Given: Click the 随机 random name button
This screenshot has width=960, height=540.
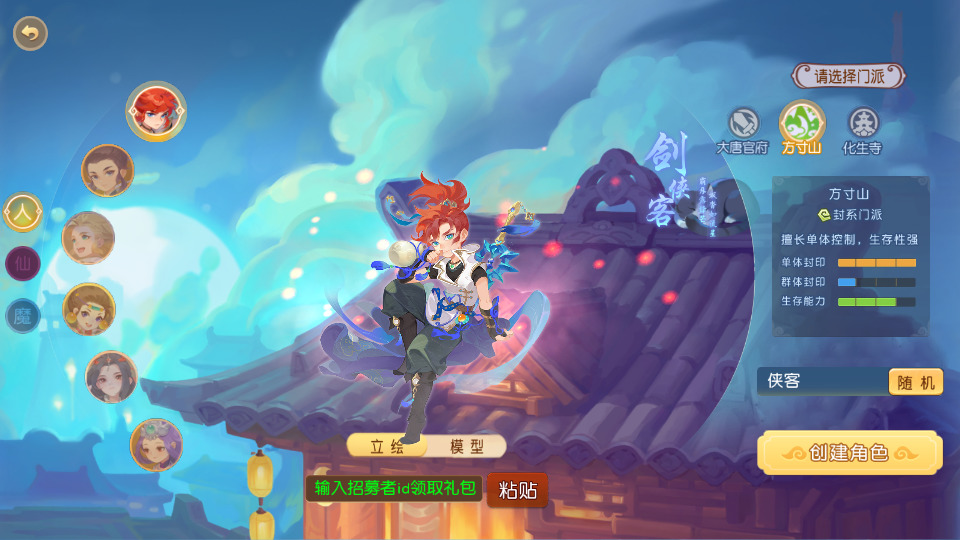Looking at the screenshot, I should [915, 382].
